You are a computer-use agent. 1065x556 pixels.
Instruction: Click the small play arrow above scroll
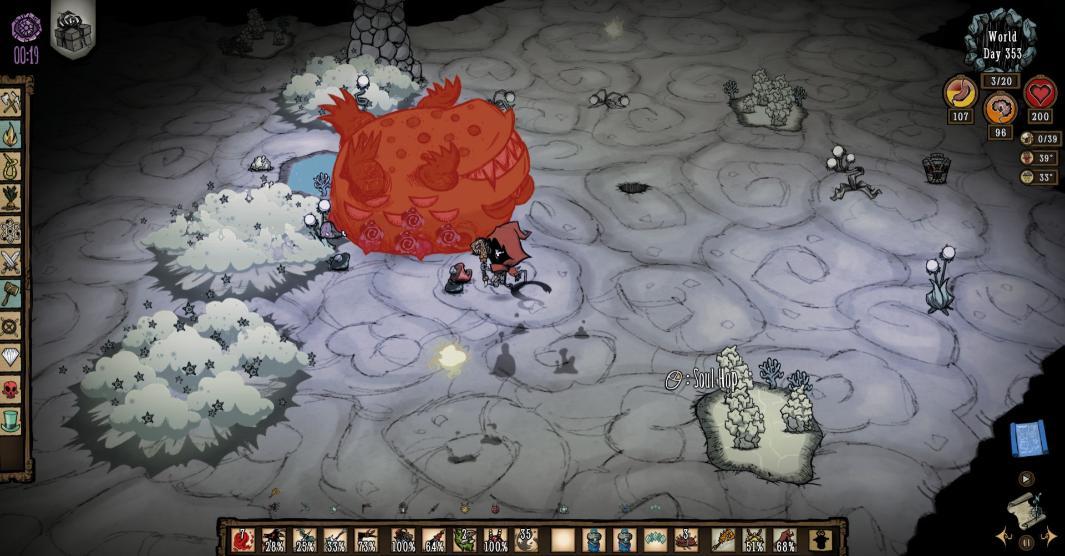(1024, 479)
